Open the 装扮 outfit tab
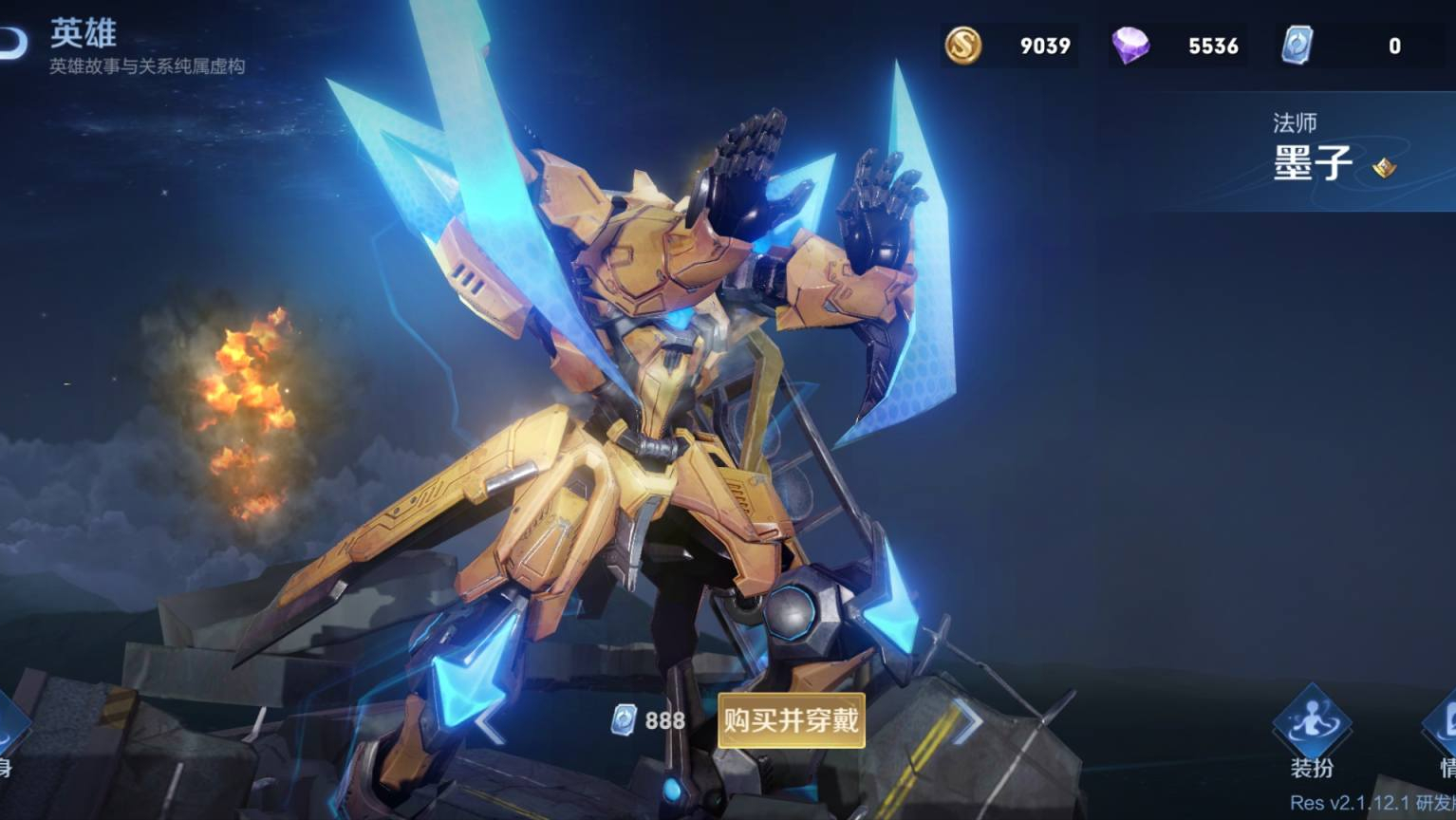 pos(1312,733)
